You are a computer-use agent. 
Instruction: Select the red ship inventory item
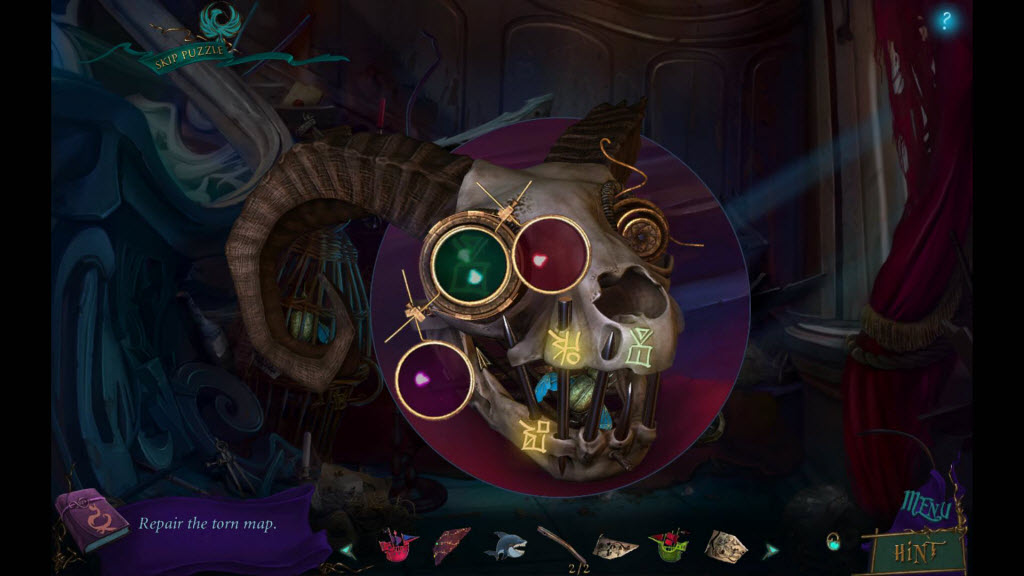(397, 546)
